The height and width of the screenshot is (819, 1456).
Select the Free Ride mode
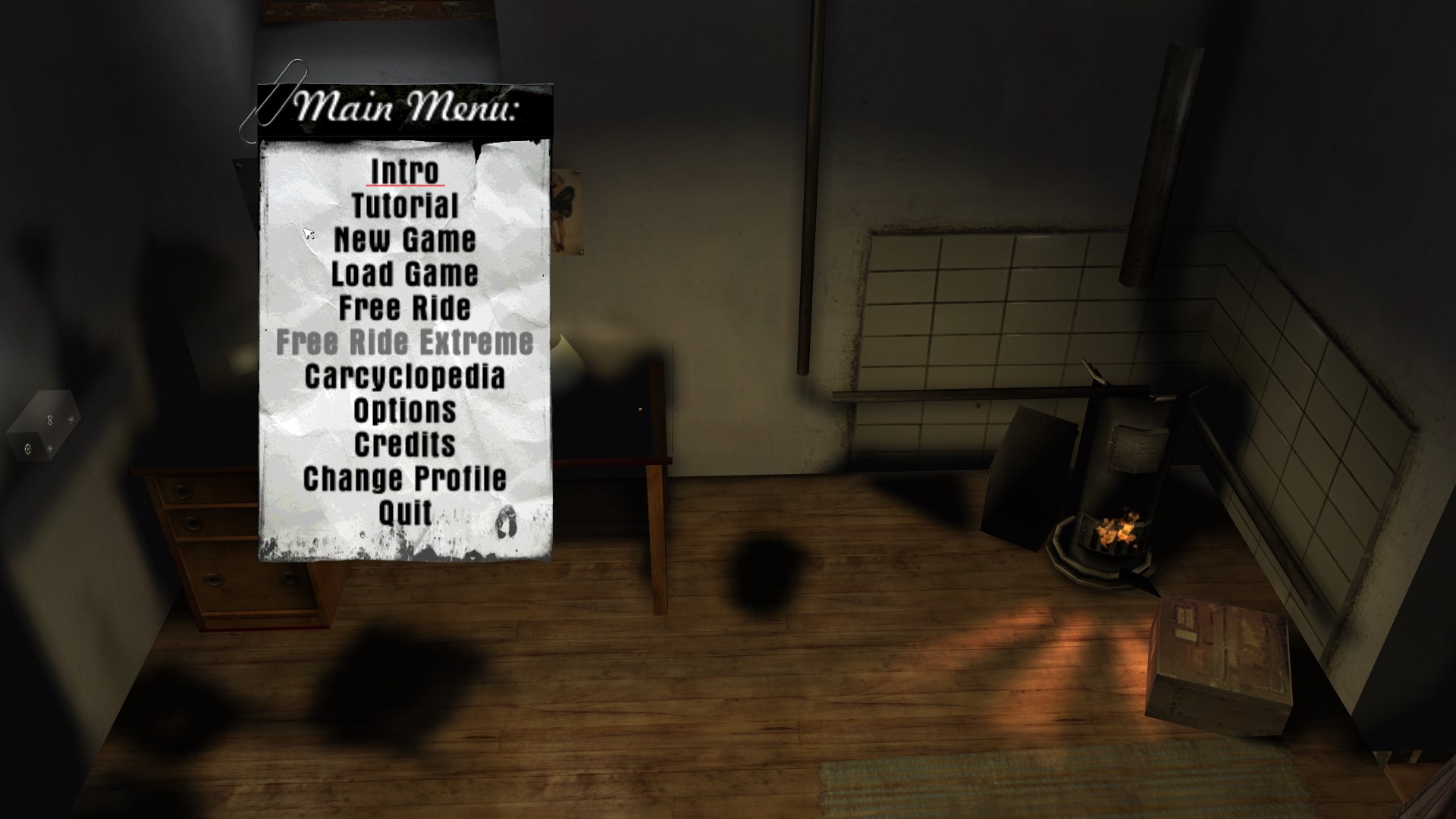pos(404,309)
